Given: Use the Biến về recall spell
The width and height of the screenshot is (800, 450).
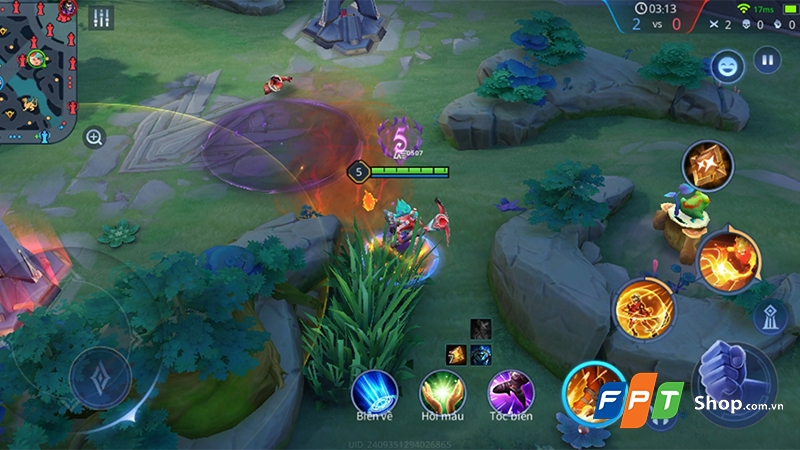Looking at the screenshot, I should click(375, 390).
